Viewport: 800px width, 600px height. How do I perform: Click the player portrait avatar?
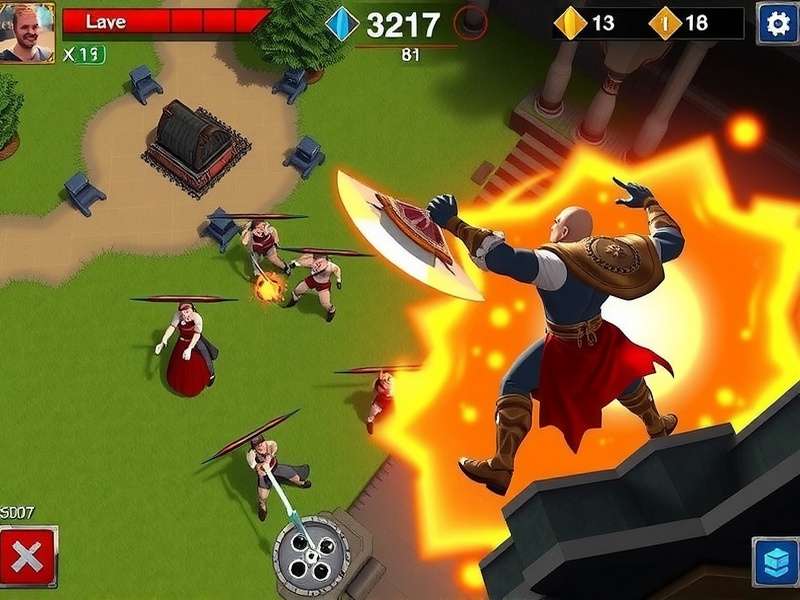[27, 32]
